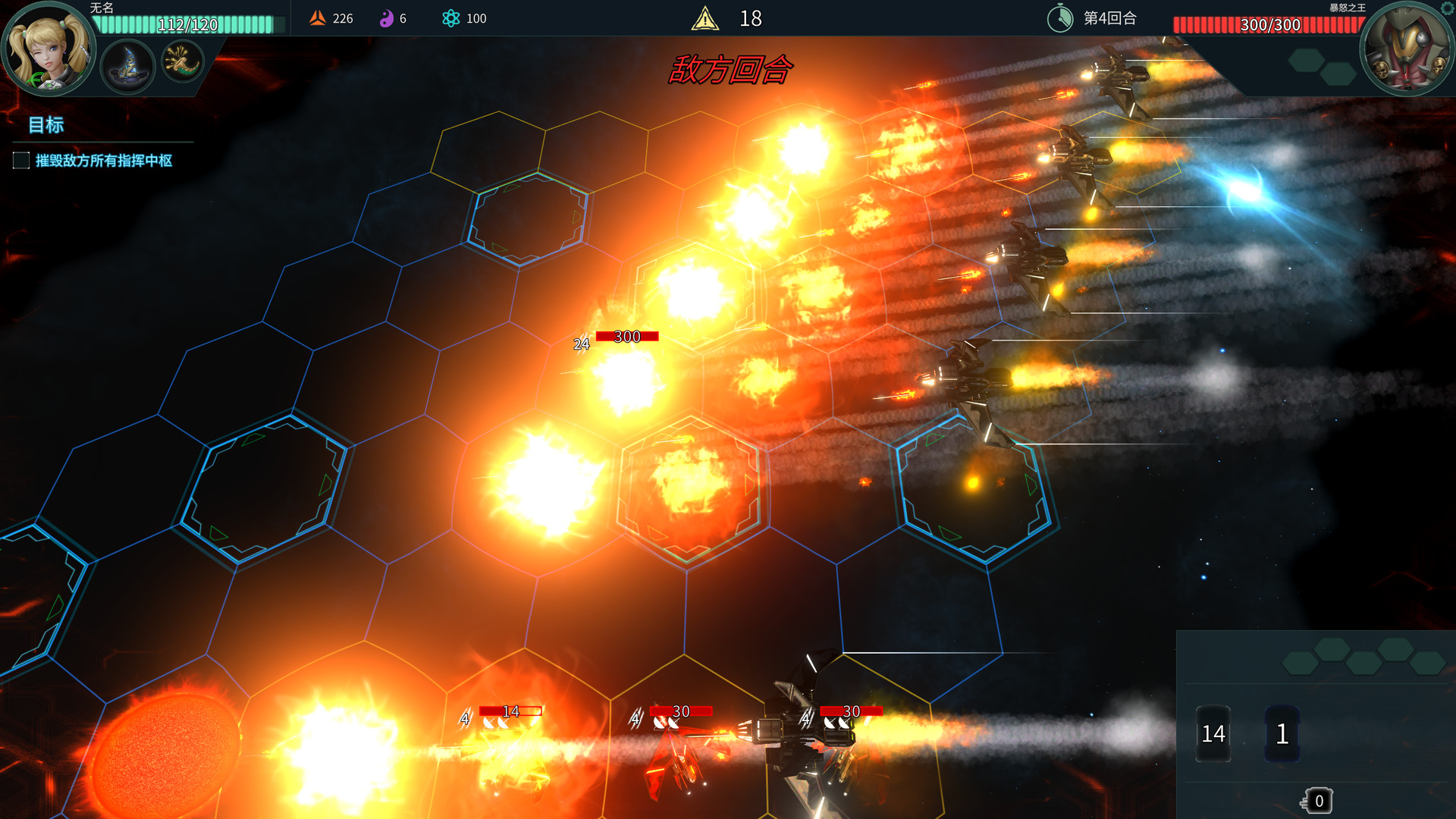Activate the golden horn relic icon
Image resolution: width=1456 pixels, height=819 pixels.
[183, 61]
